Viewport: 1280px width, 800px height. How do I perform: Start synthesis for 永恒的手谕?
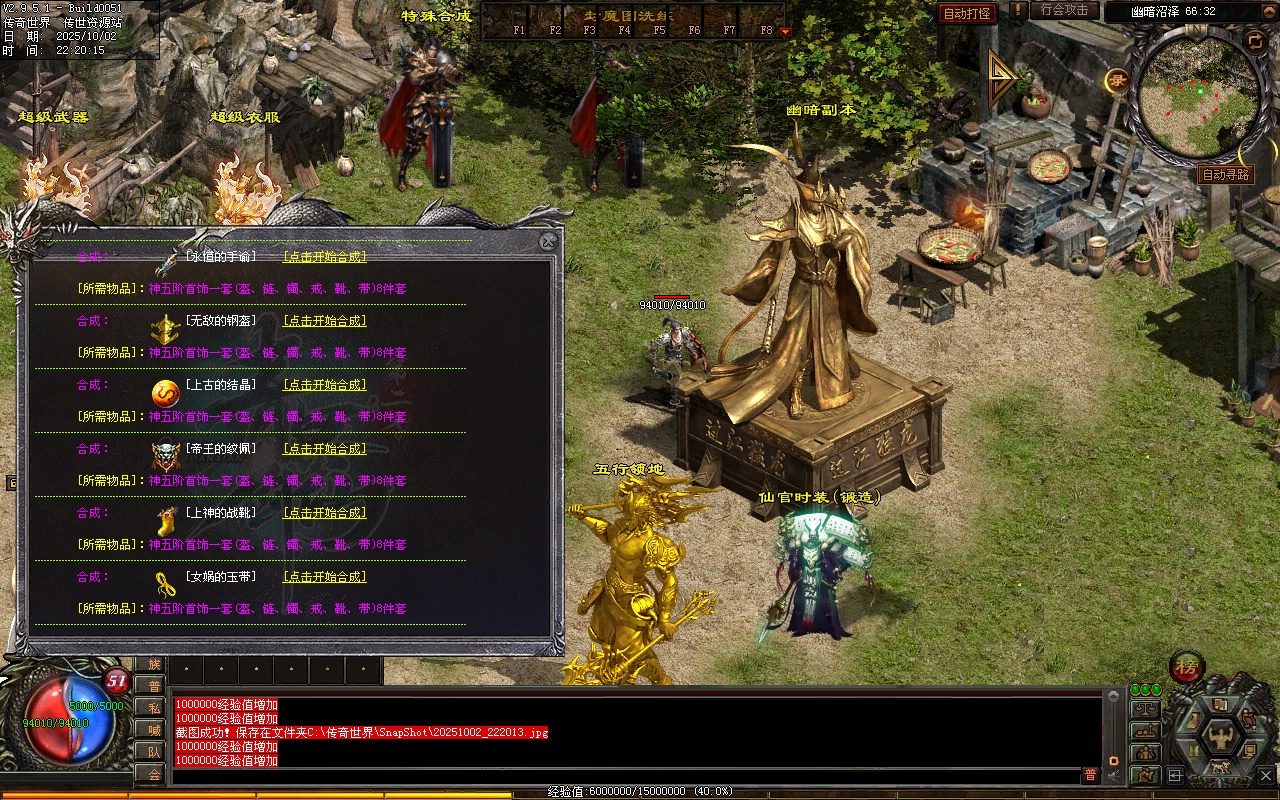(324, 257)
